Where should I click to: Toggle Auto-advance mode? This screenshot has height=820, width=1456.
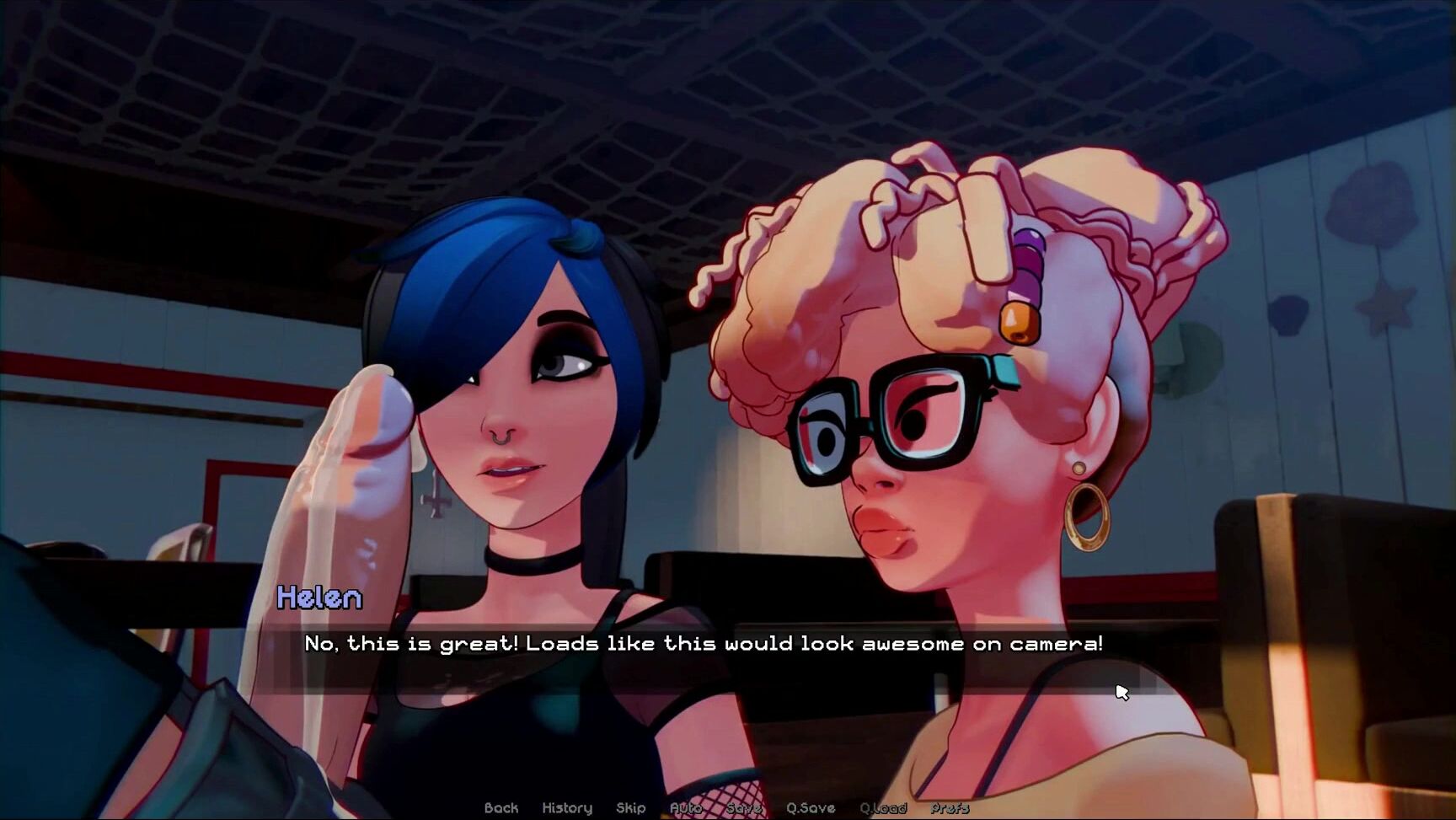pyautogui.click(x=686, y=808)
